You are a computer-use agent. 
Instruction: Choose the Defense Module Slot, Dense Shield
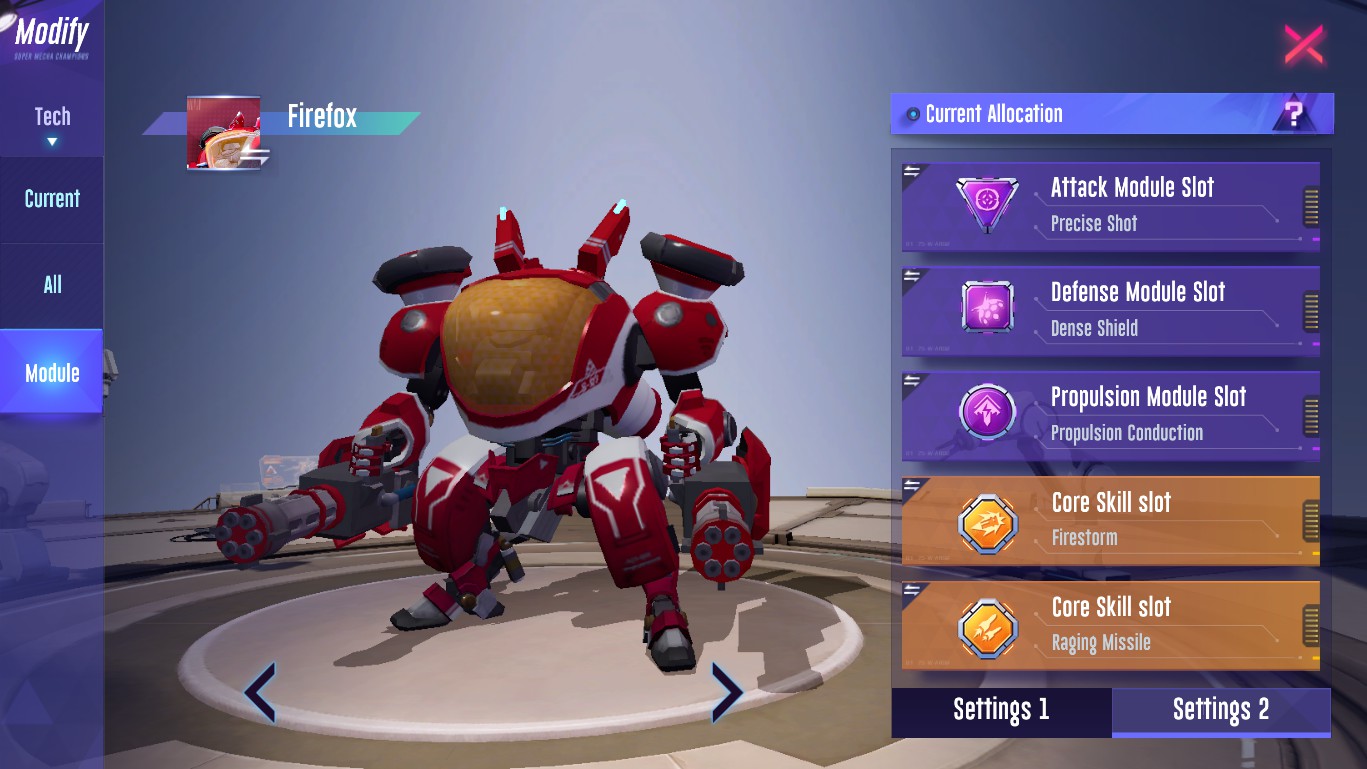click(1110, 309)
